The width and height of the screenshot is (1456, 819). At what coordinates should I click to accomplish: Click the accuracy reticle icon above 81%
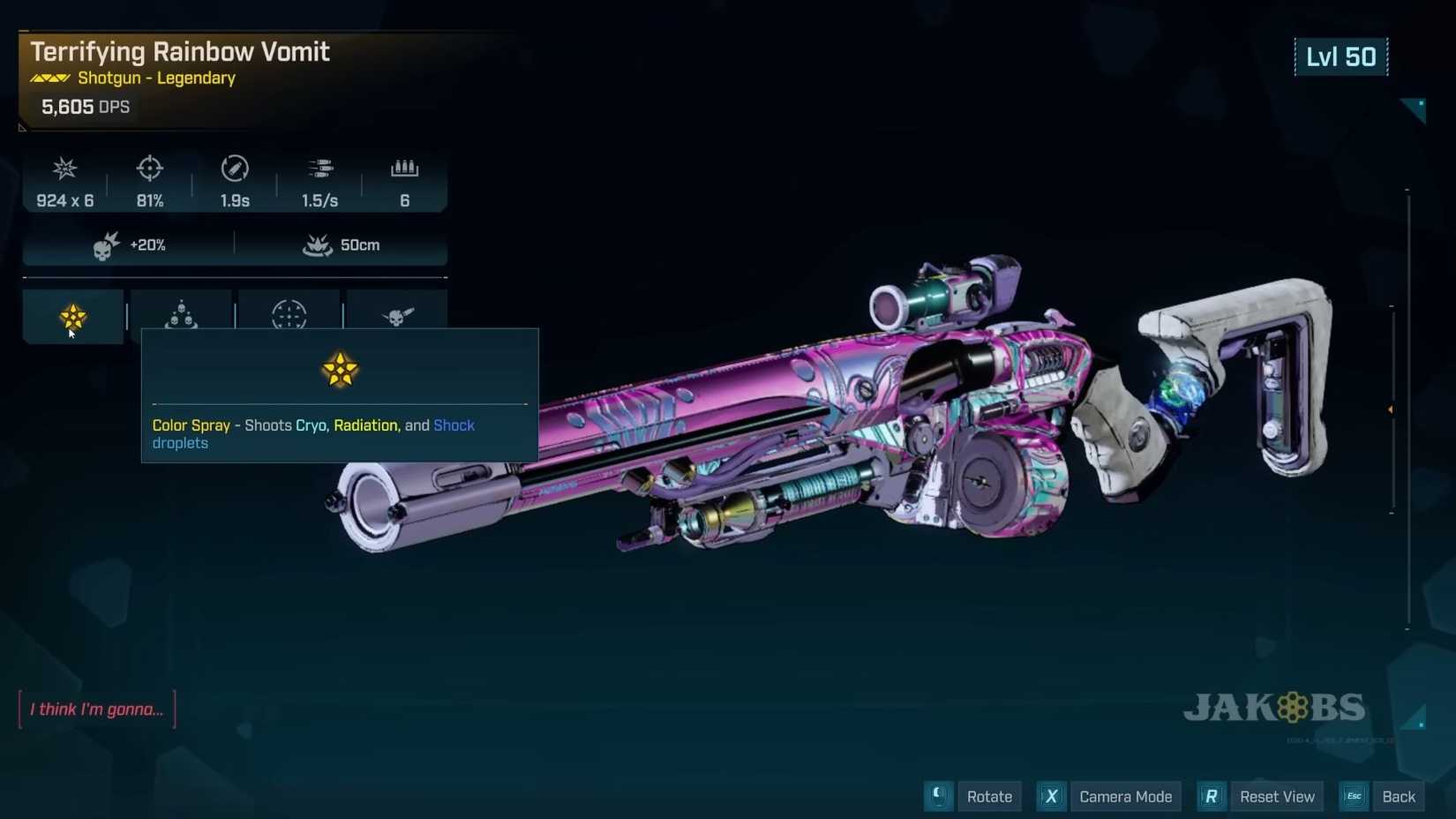tap(148, 169)
